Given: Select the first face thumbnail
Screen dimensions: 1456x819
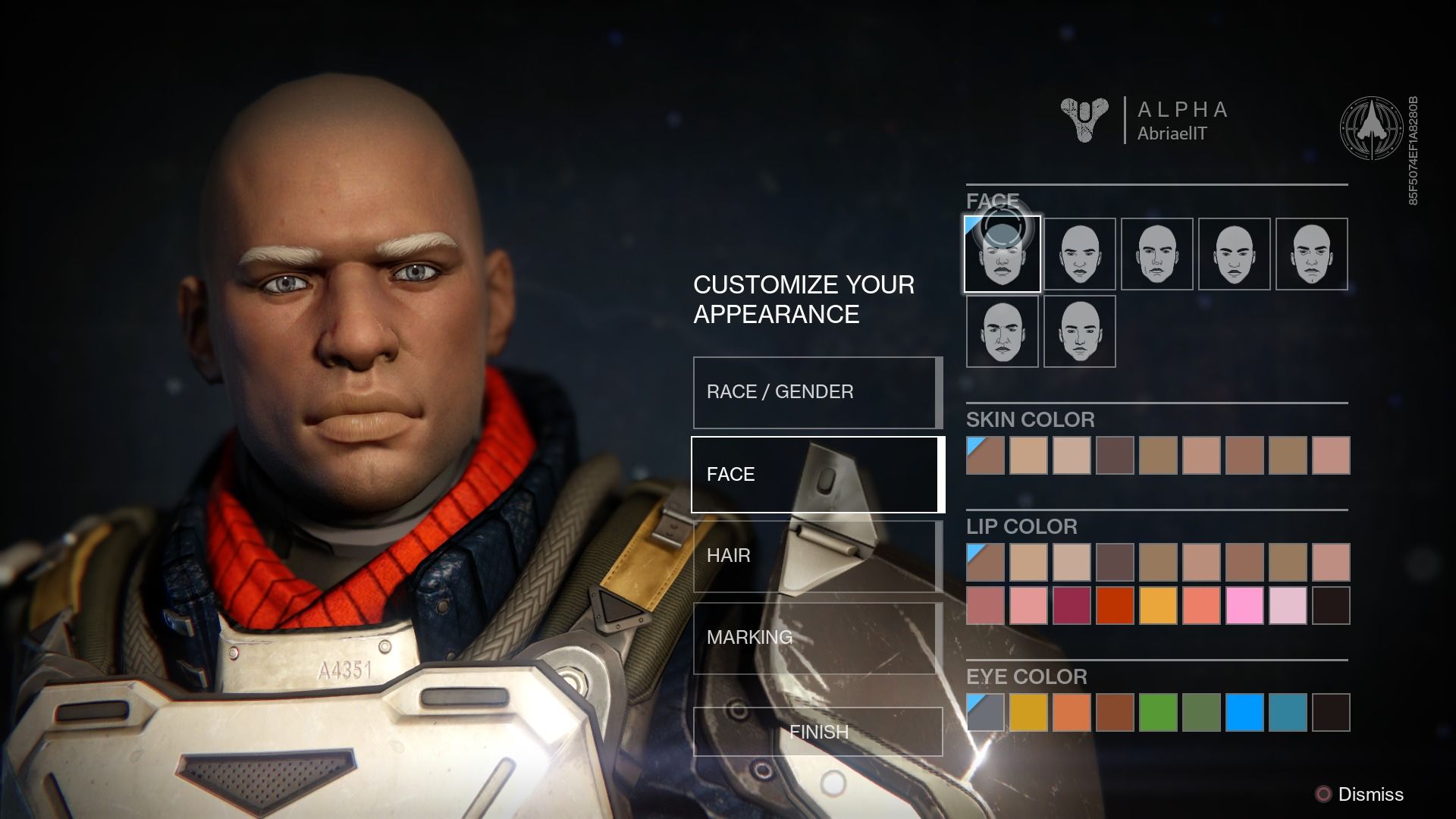Looking at the screenshot, I should (1003, 254).
